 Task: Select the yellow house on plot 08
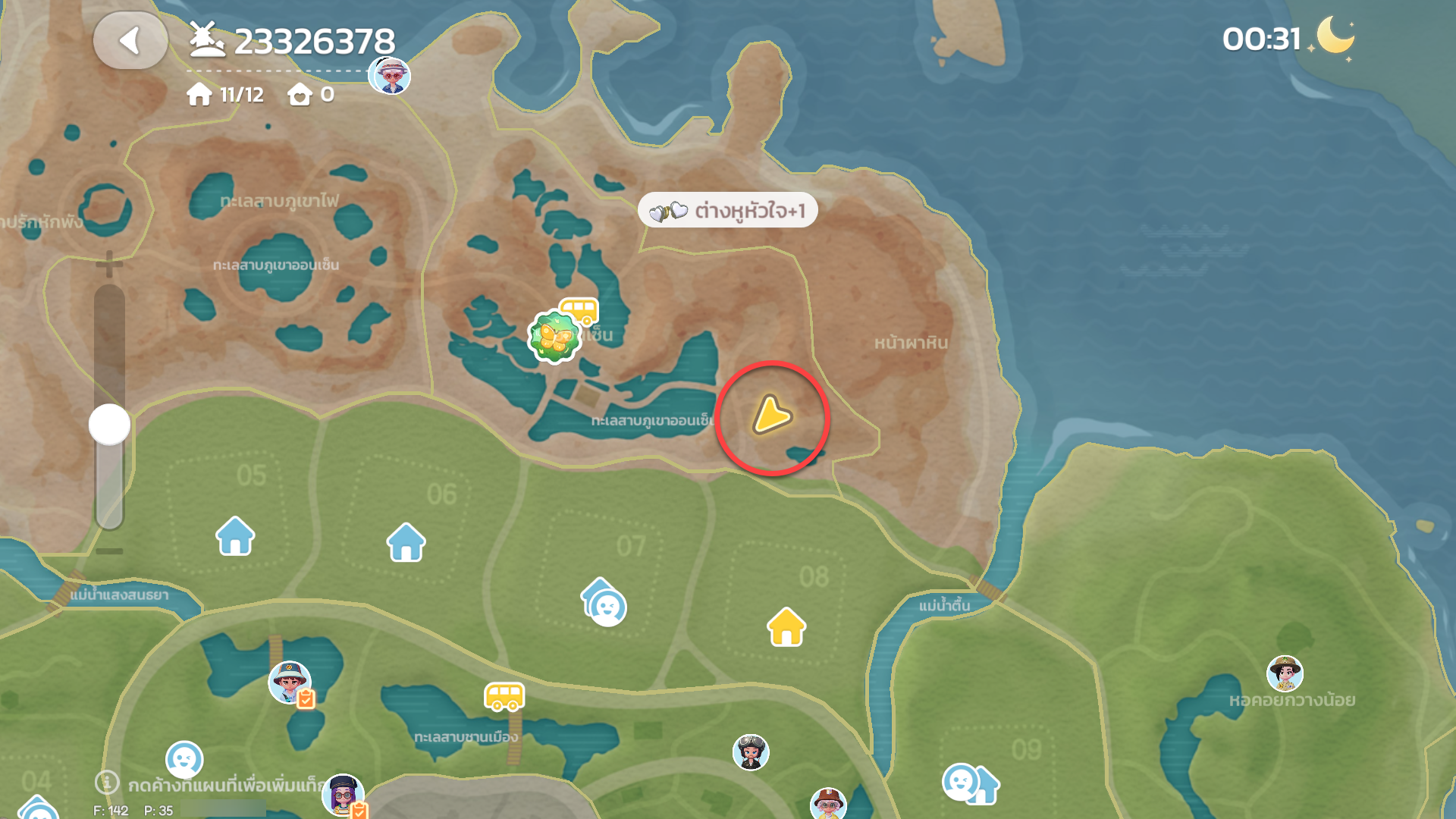click(x=786, y=627)
